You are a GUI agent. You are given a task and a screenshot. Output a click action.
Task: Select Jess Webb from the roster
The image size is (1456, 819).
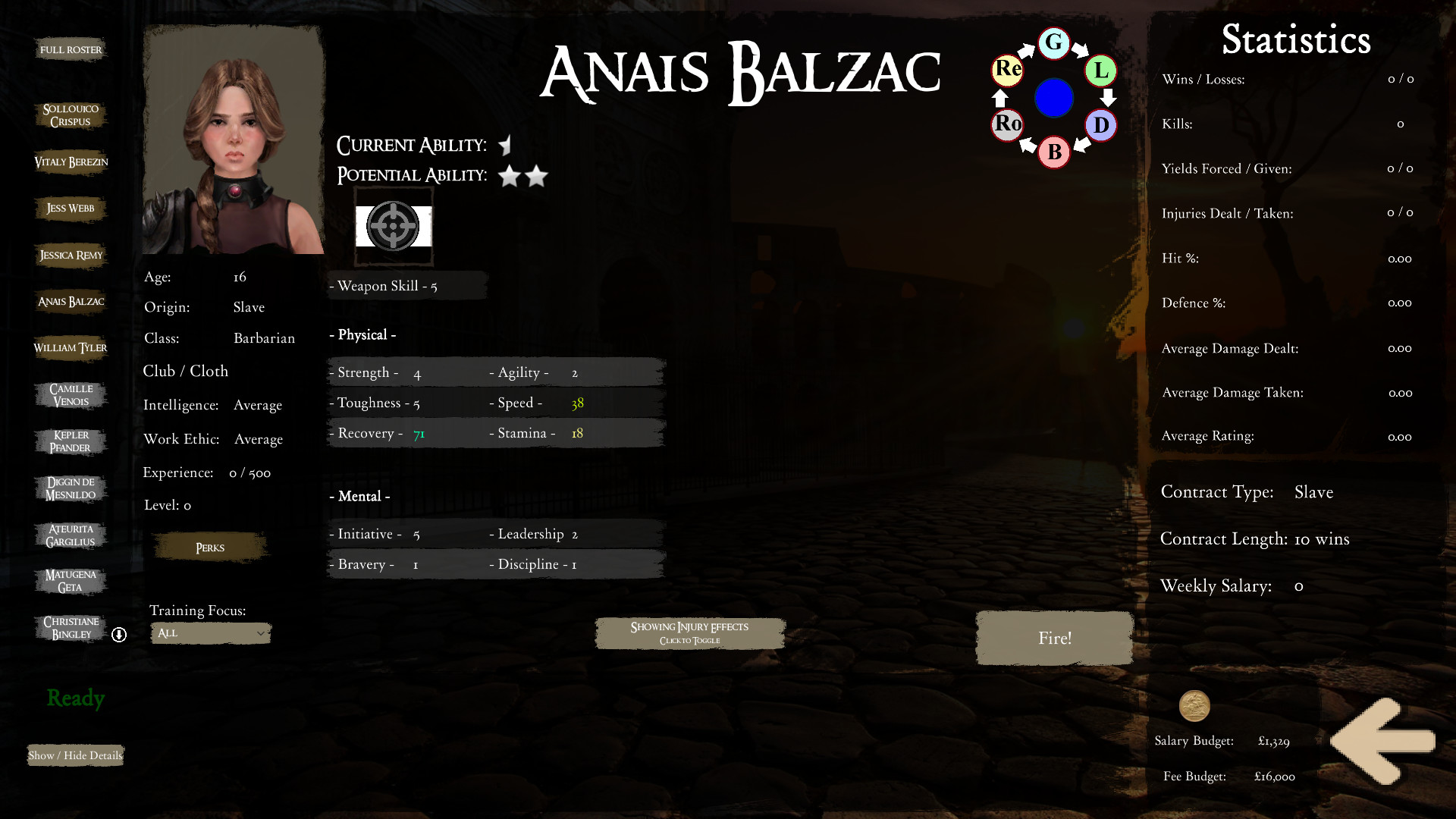point(71,208)
